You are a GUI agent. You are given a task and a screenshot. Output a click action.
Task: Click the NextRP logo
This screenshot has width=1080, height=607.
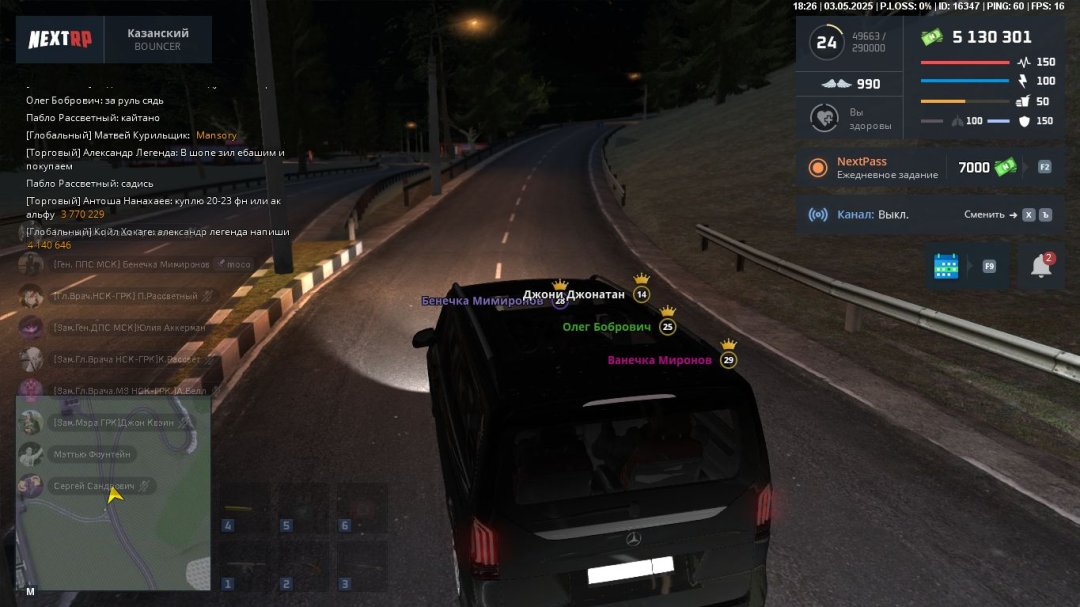(x=59, y=40)
